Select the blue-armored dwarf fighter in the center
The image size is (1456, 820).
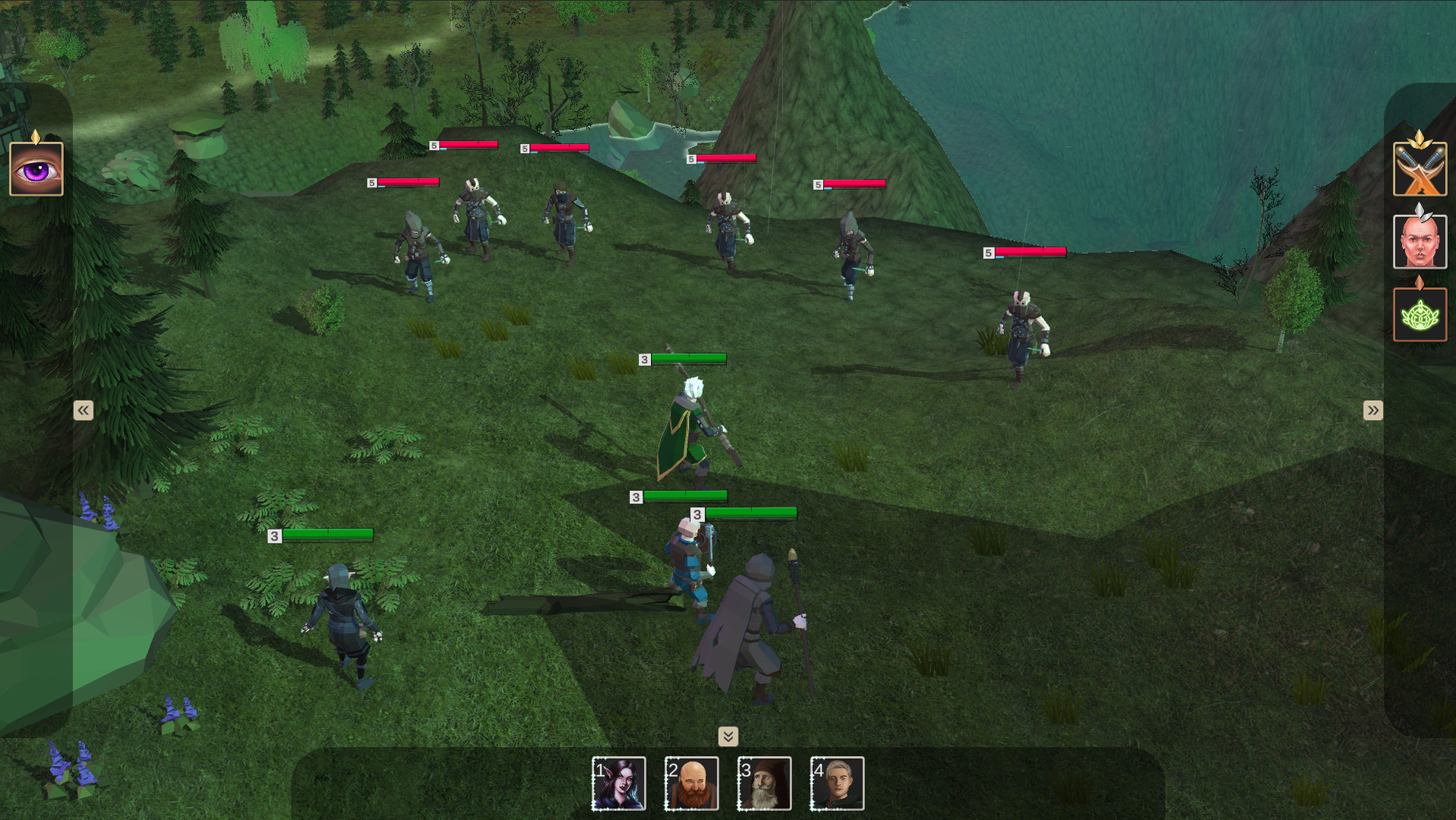691,562
